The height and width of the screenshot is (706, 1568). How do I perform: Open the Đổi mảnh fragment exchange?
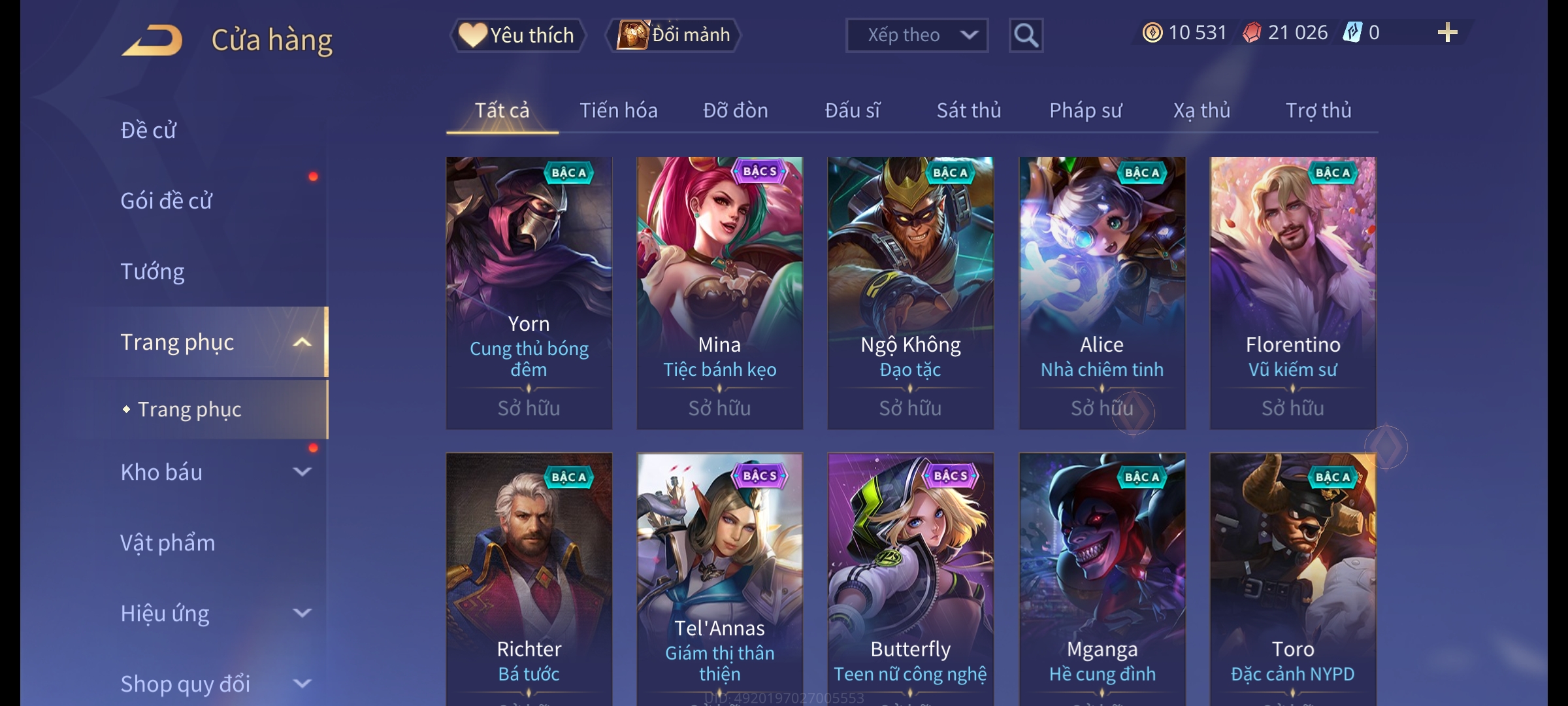pyautogui.click(x=674, y=35)
